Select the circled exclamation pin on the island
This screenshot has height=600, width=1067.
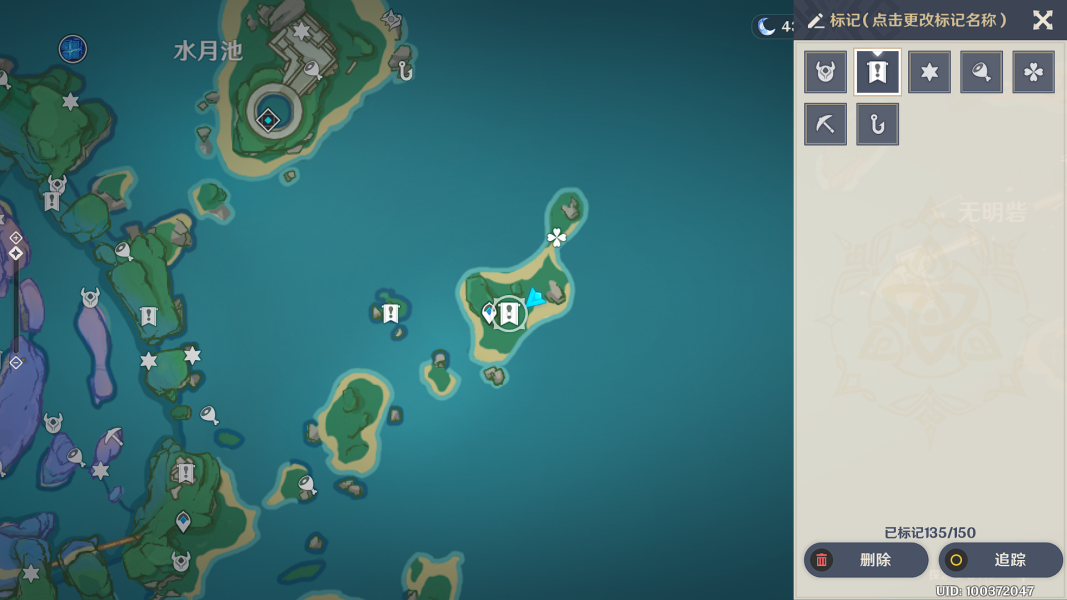tap(509, 314)
